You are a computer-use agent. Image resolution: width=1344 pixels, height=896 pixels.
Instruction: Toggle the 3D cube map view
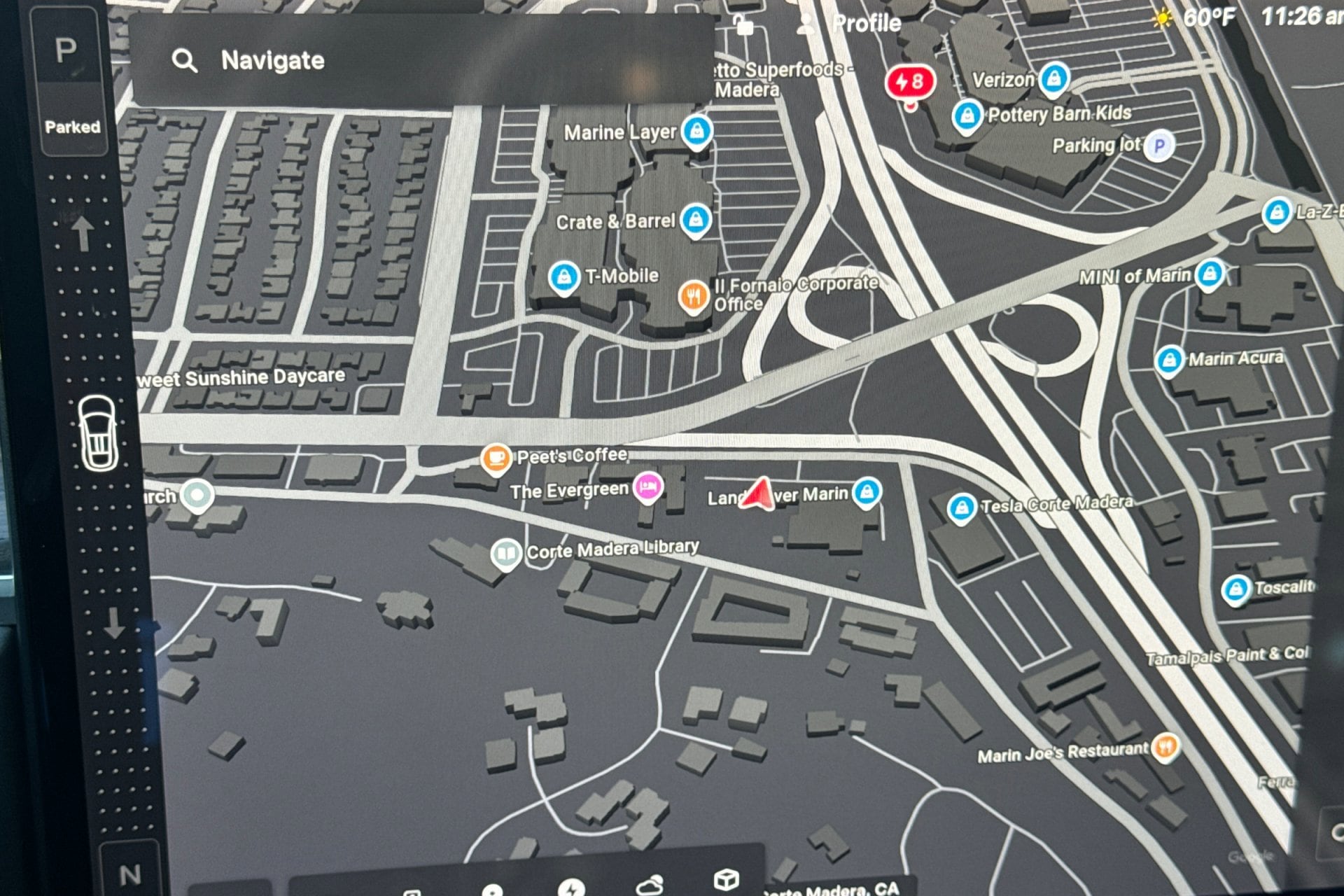coord(726,880)
